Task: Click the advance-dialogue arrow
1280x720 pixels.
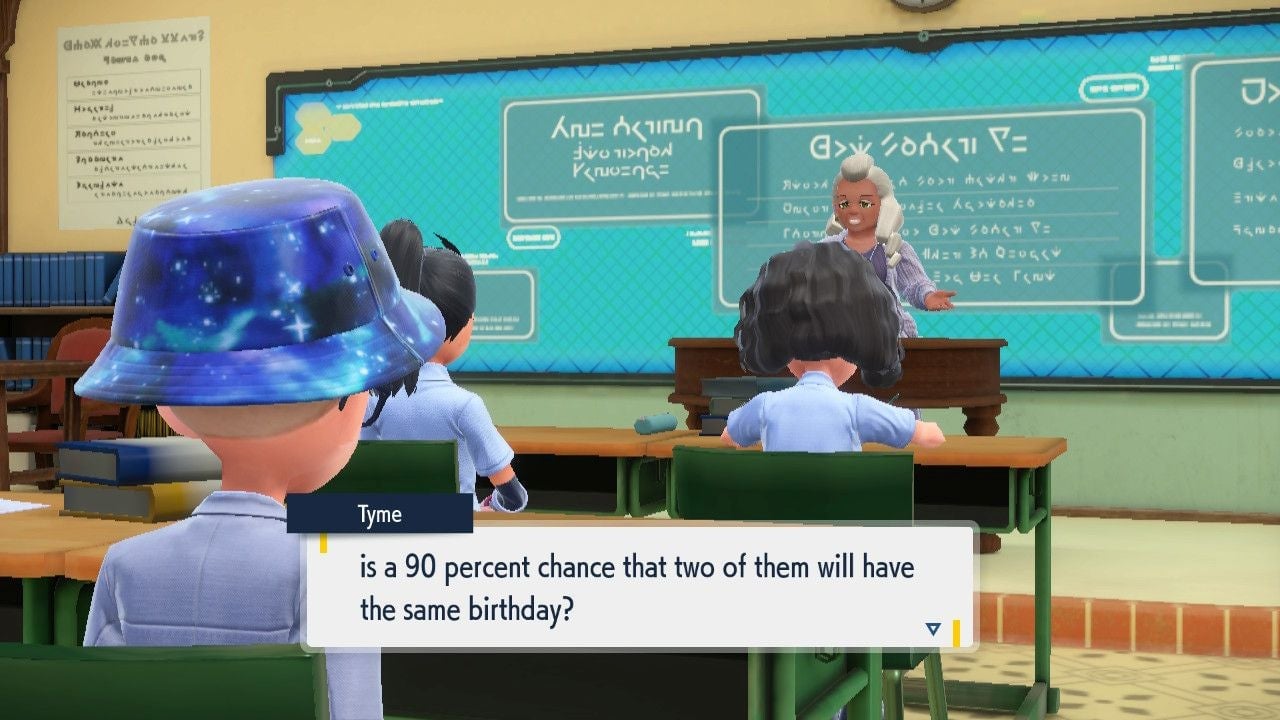Action: [x=932, y=629]
